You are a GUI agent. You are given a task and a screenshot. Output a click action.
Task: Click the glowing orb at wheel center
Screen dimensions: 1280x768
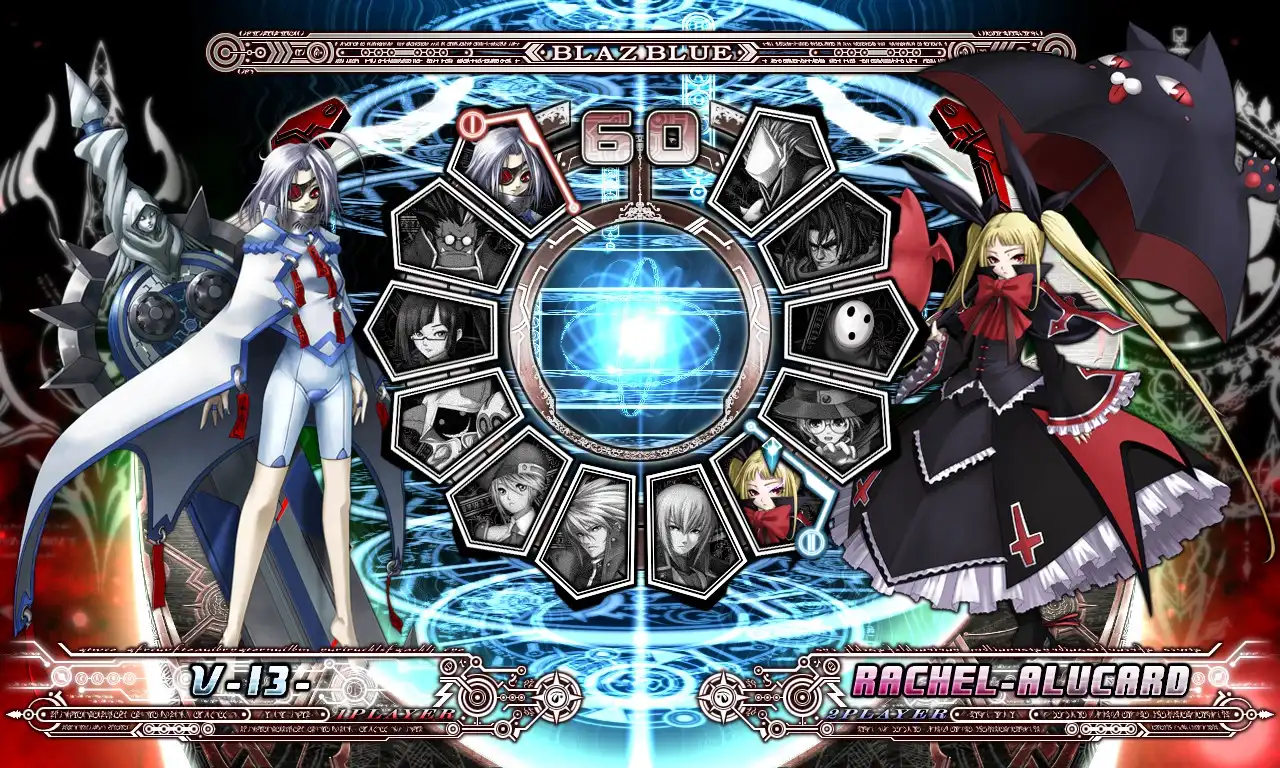coord(640,335)
